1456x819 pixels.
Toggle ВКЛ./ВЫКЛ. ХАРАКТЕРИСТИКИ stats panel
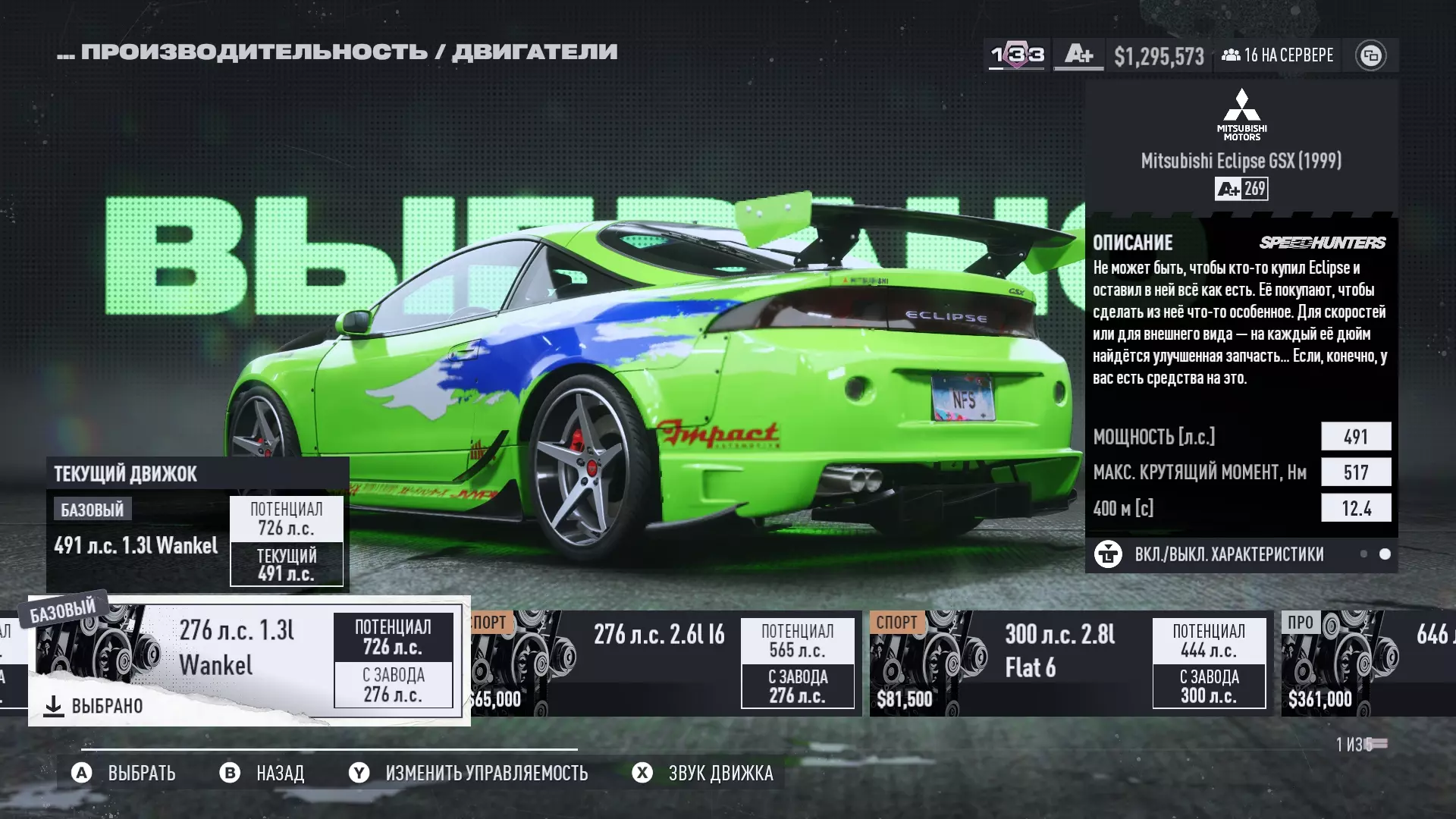[1228, 554]
